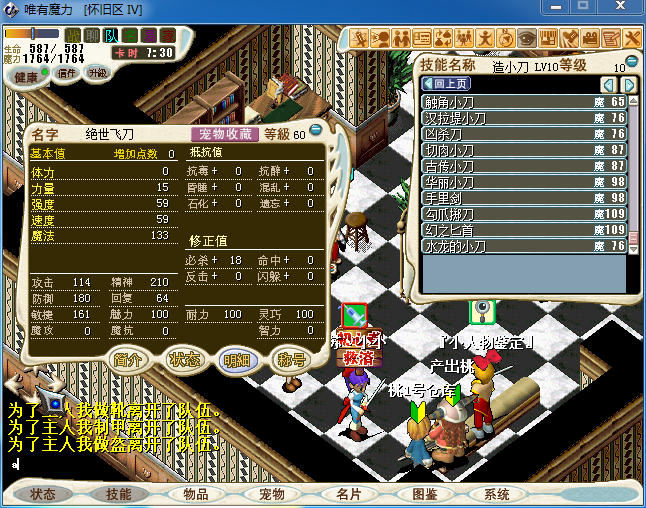Open the 物品 (Items) menu
This screenshot has width=646, height=508.
(x=196, y=494)
